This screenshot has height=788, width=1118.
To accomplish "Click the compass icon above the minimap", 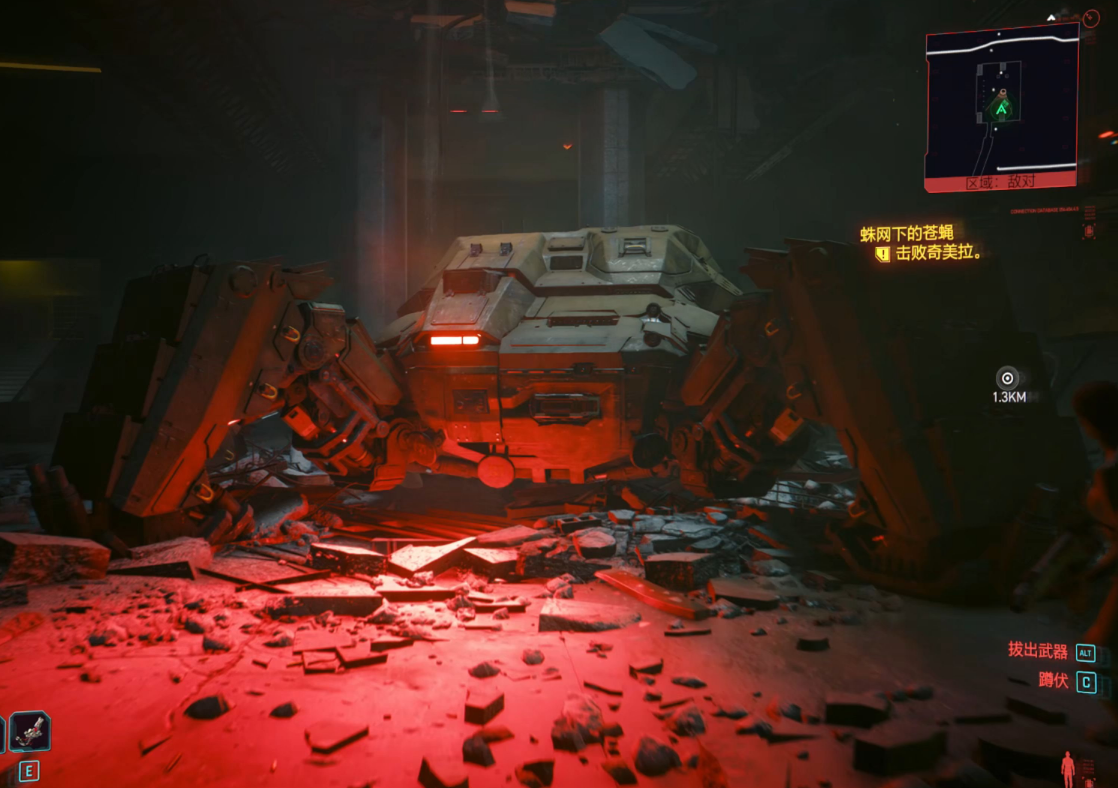I will 1090,18.
